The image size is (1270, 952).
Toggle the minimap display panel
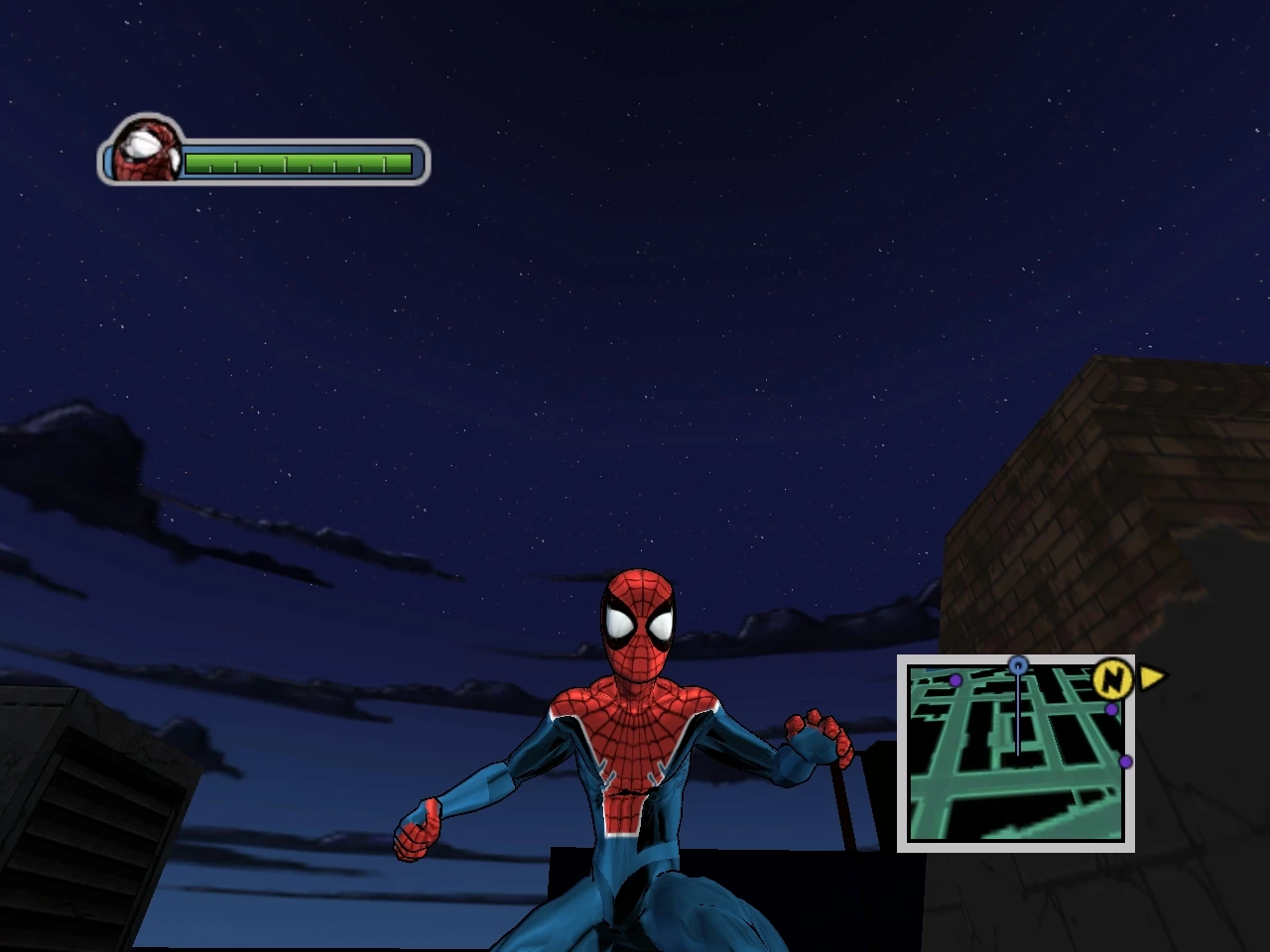click(x=1015, y=756)
